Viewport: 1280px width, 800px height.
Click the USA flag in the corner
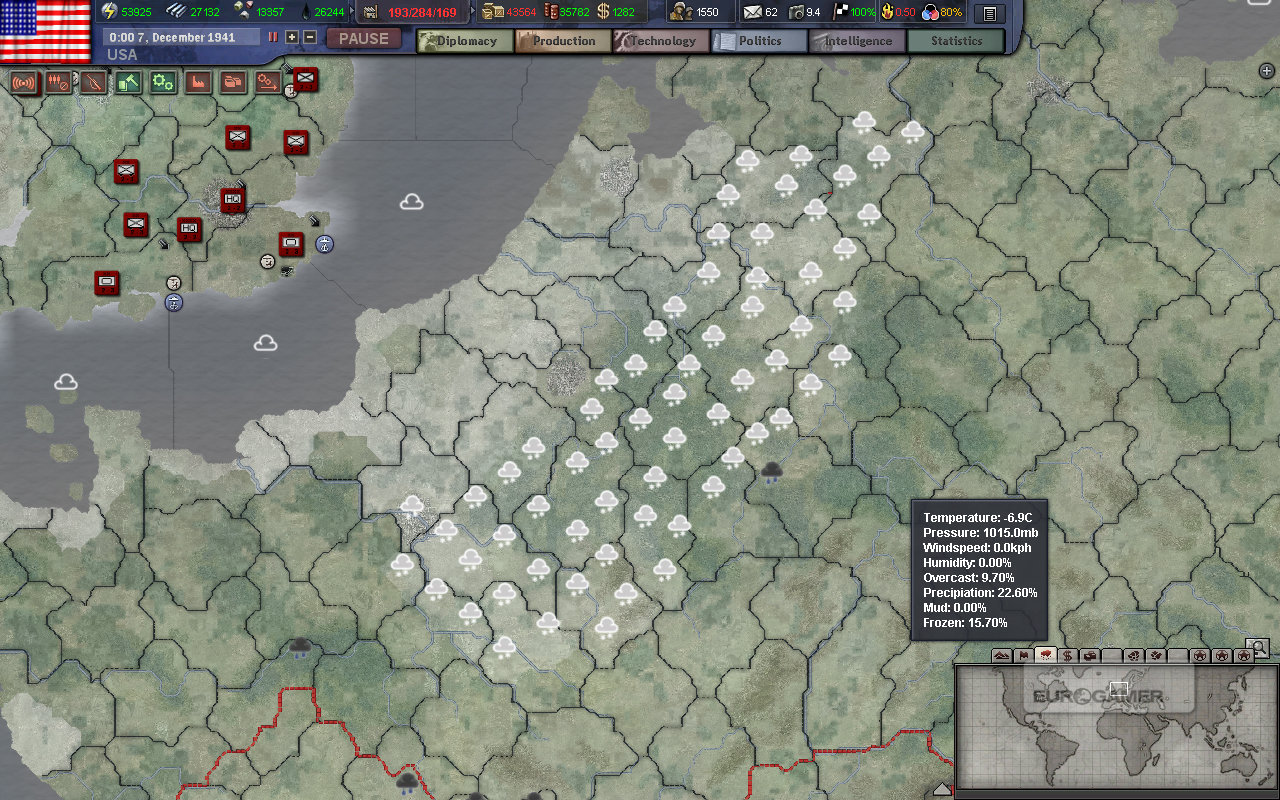point(46,30)
